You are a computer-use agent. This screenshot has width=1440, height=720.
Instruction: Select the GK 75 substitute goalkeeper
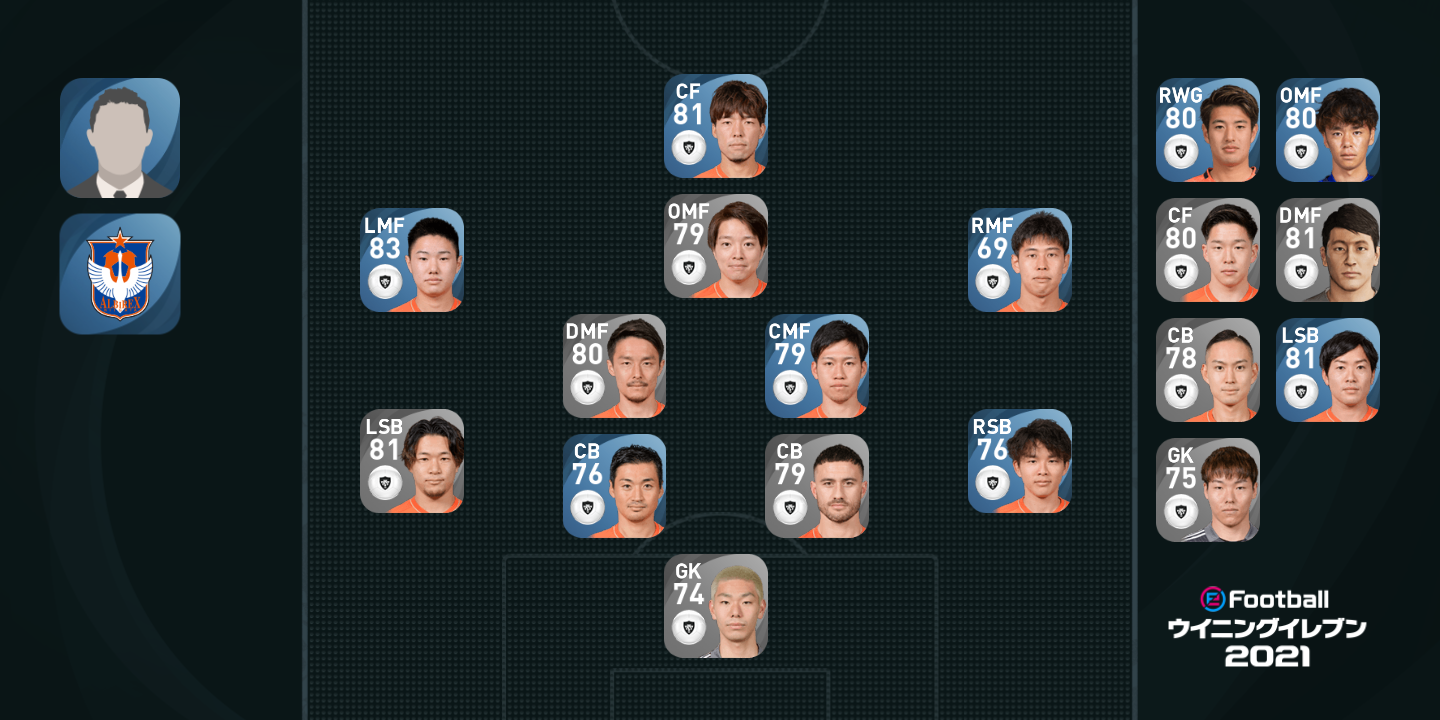[1208, 490]
